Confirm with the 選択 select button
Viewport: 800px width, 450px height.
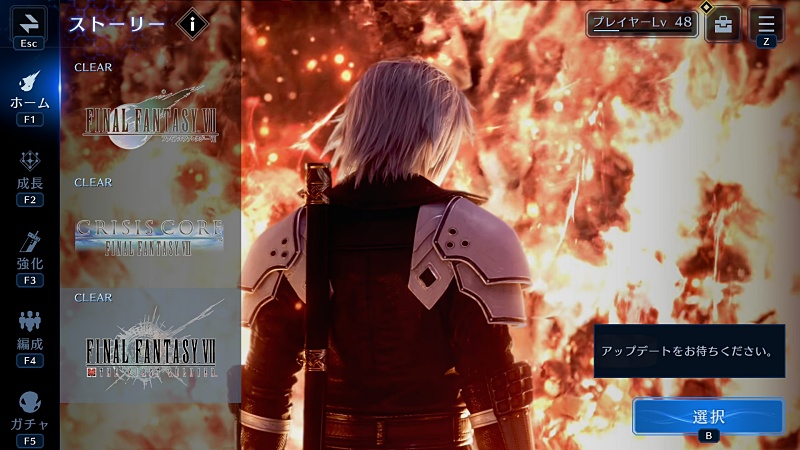[x=708, y=417]
